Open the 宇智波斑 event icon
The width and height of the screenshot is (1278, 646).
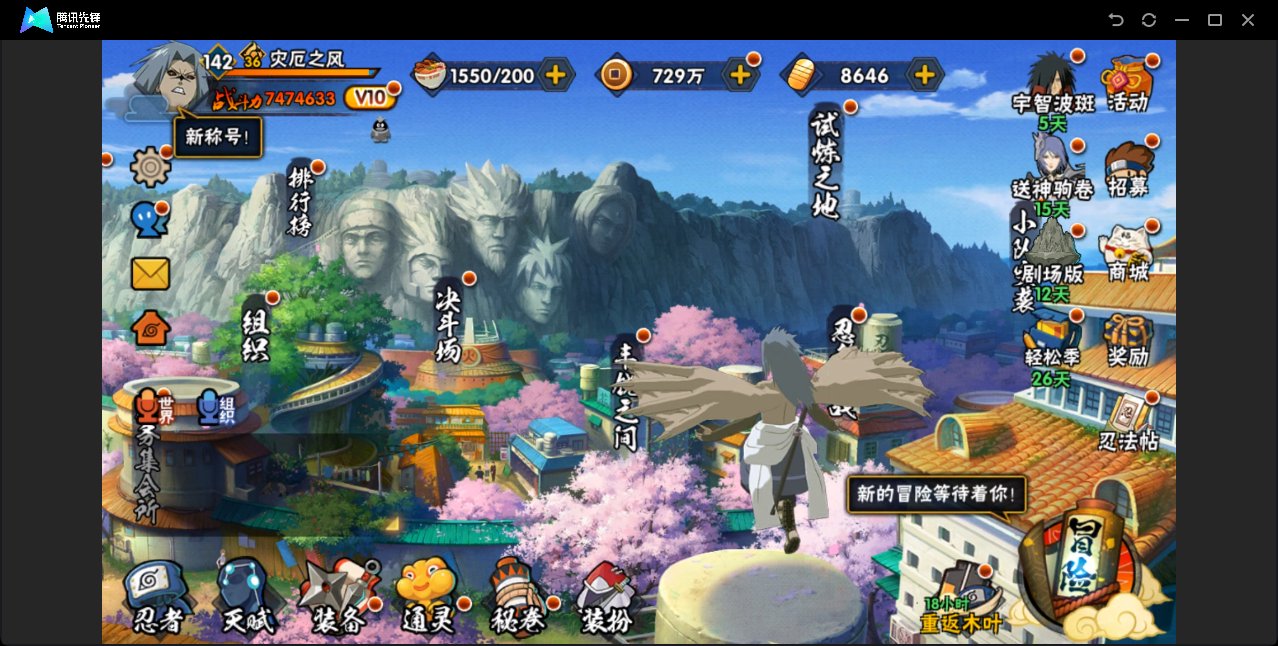click(1053, 84)
